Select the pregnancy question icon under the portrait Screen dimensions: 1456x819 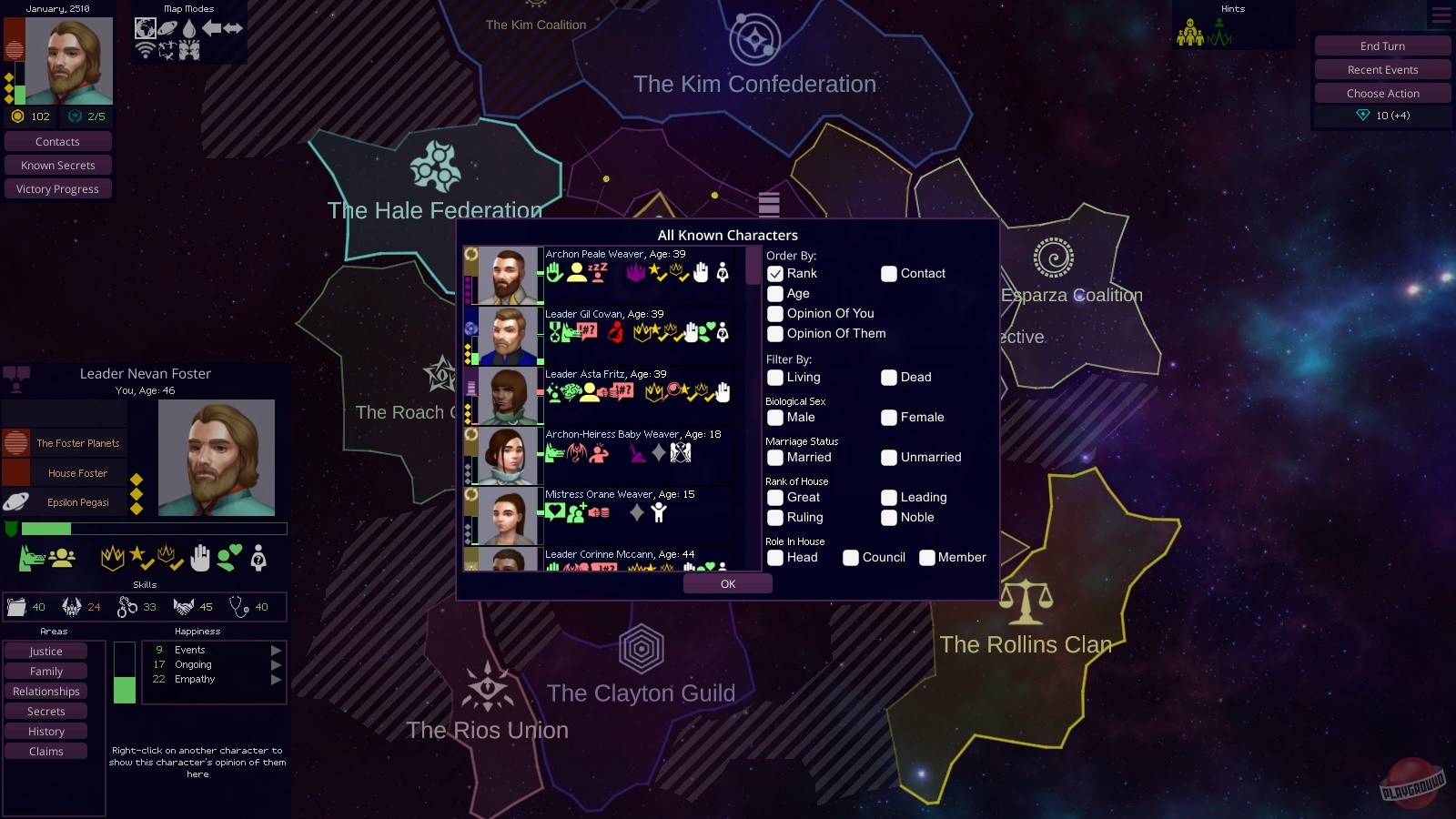tap(258, 558)
